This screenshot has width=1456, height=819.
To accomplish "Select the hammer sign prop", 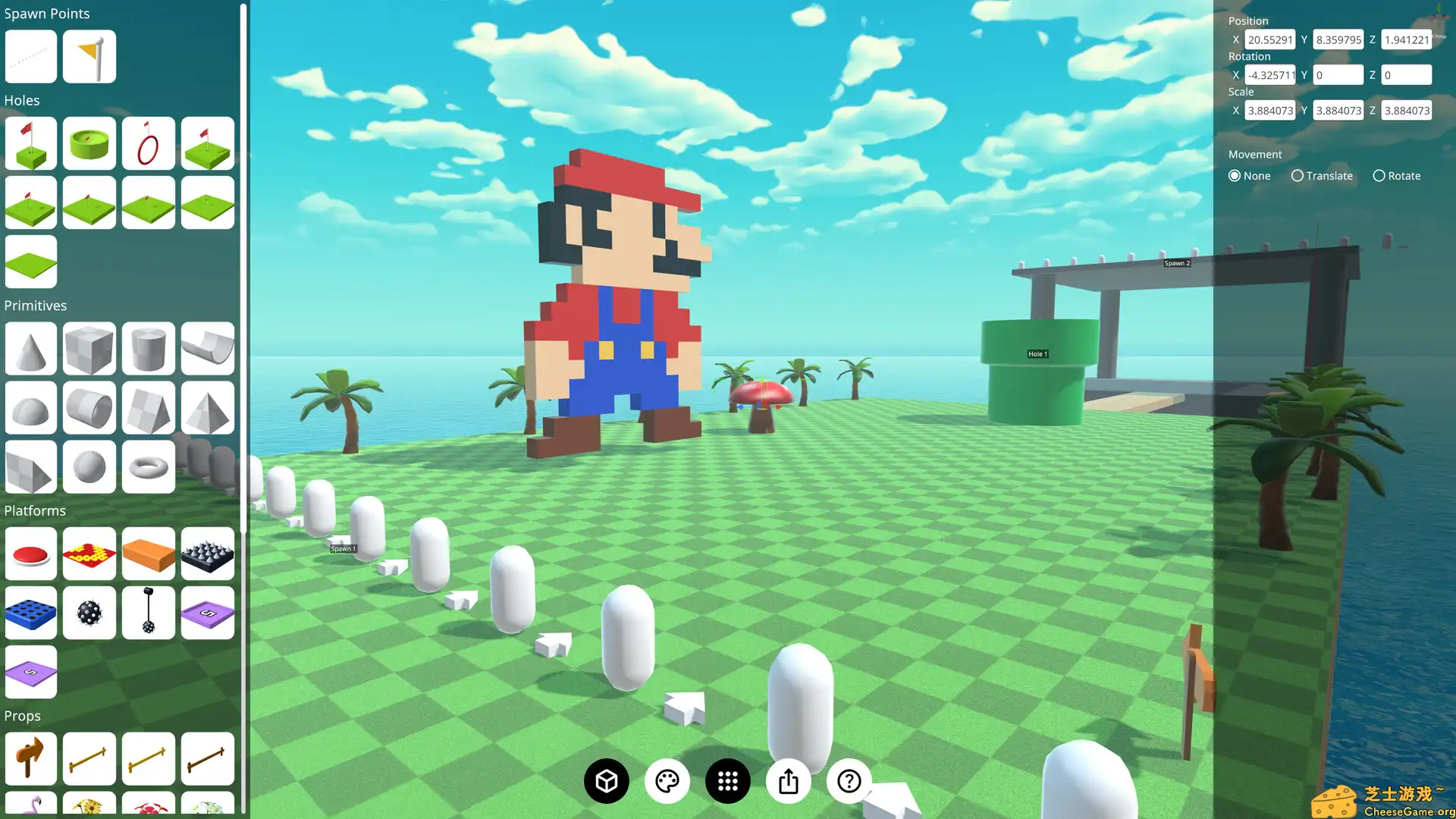I will [30, 758].
